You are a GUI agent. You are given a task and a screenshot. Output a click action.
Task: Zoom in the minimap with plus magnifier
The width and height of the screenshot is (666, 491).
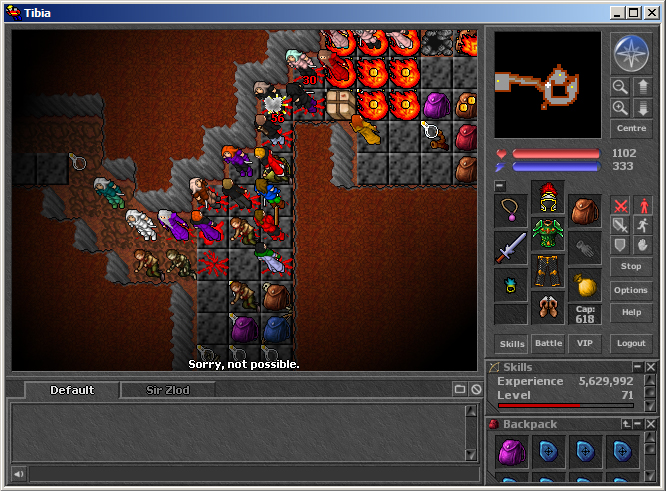620,108
